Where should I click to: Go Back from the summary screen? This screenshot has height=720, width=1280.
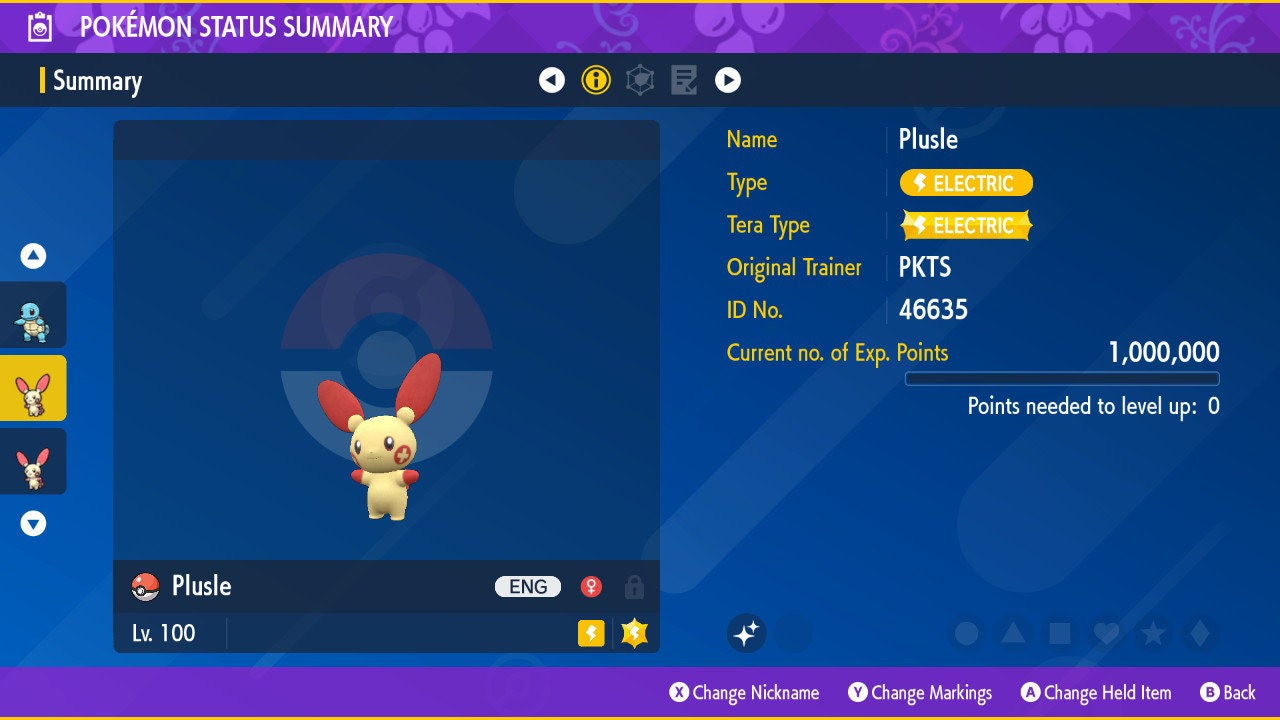[1227, 692]
